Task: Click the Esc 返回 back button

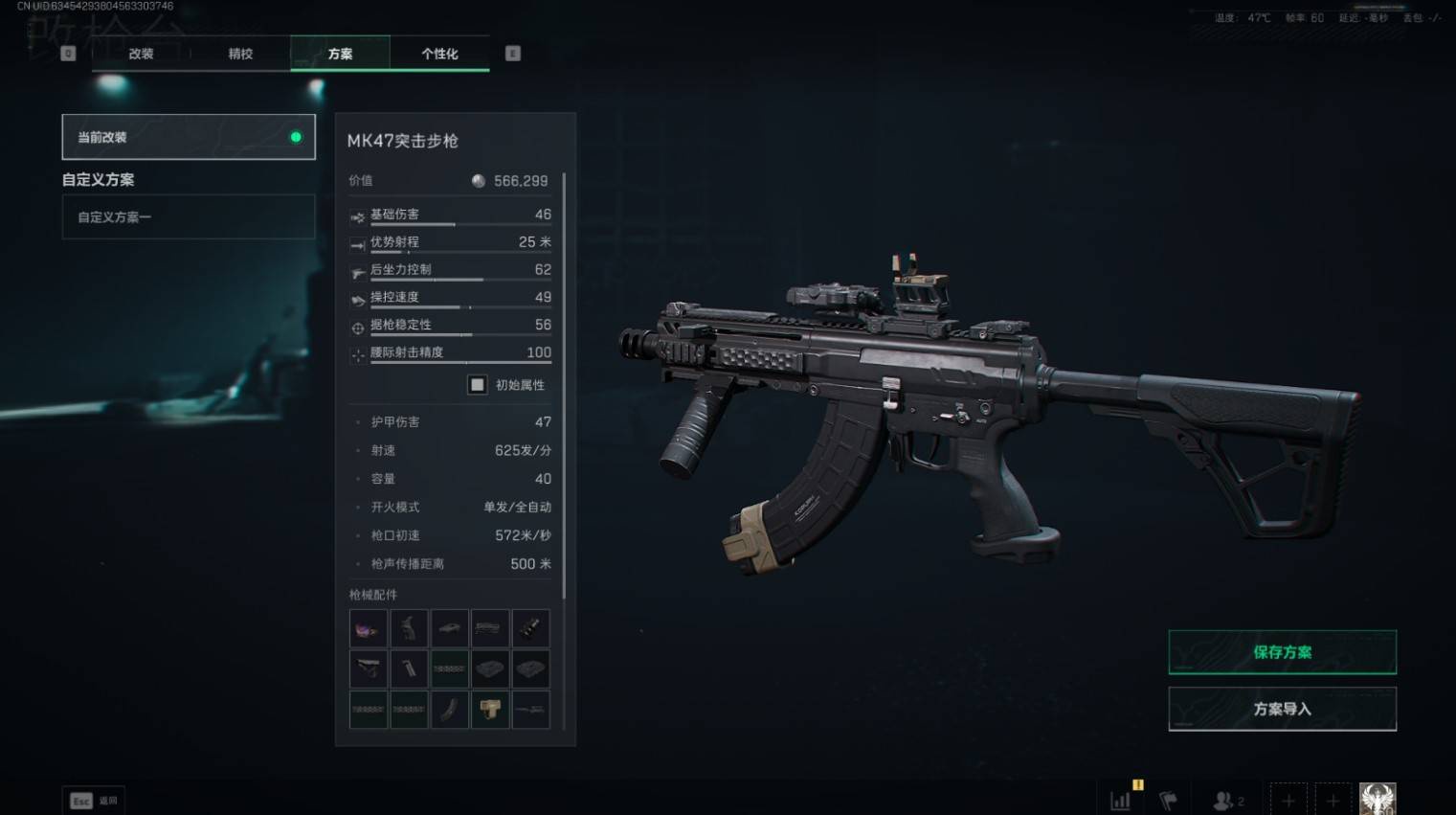Action: (94, 801)
